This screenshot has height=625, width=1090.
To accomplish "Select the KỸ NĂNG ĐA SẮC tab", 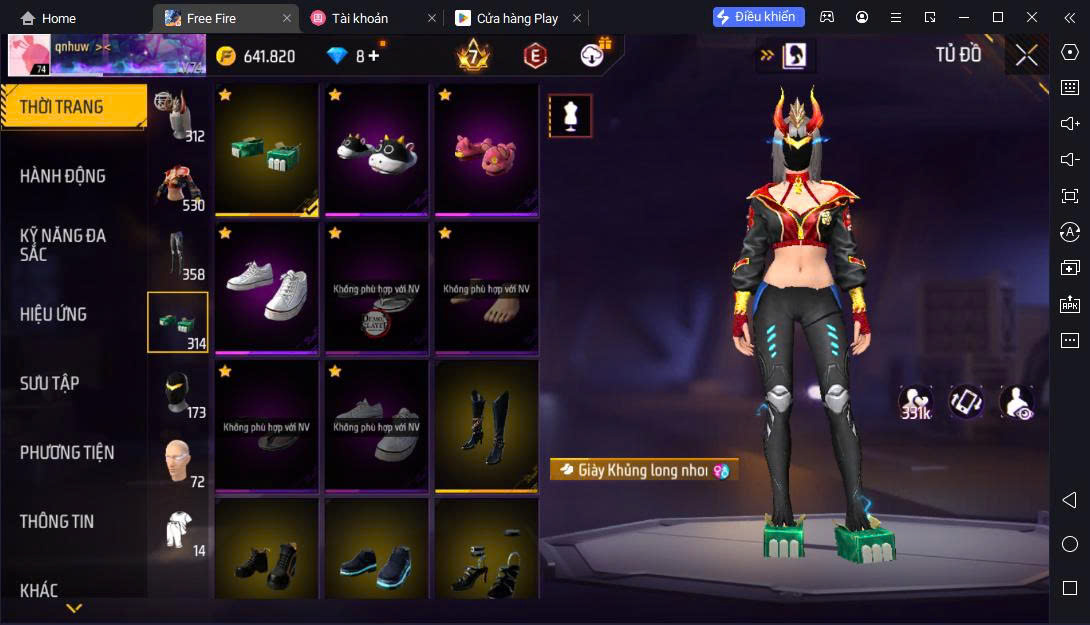I will point(63,245).
